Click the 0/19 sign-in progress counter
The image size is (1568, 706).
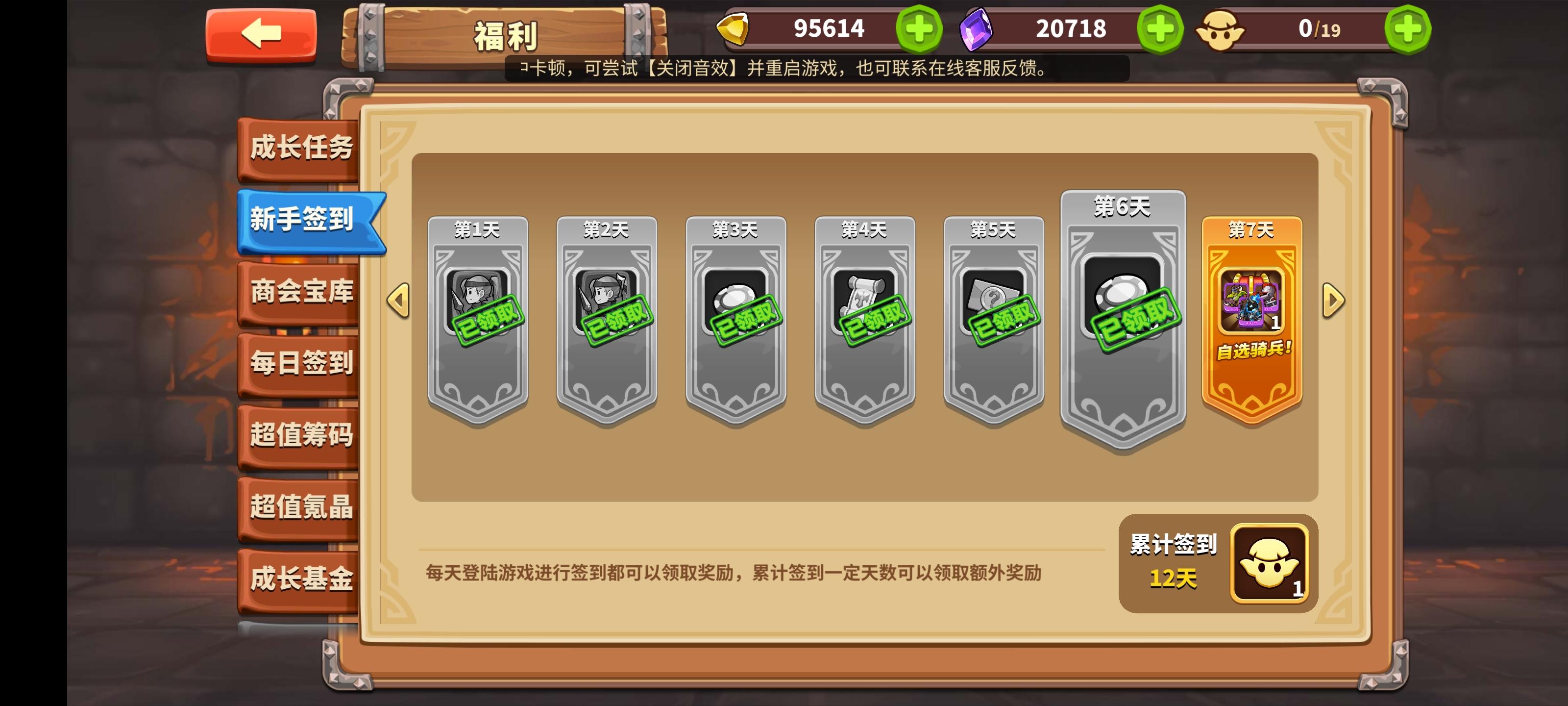coord(1319,30)
